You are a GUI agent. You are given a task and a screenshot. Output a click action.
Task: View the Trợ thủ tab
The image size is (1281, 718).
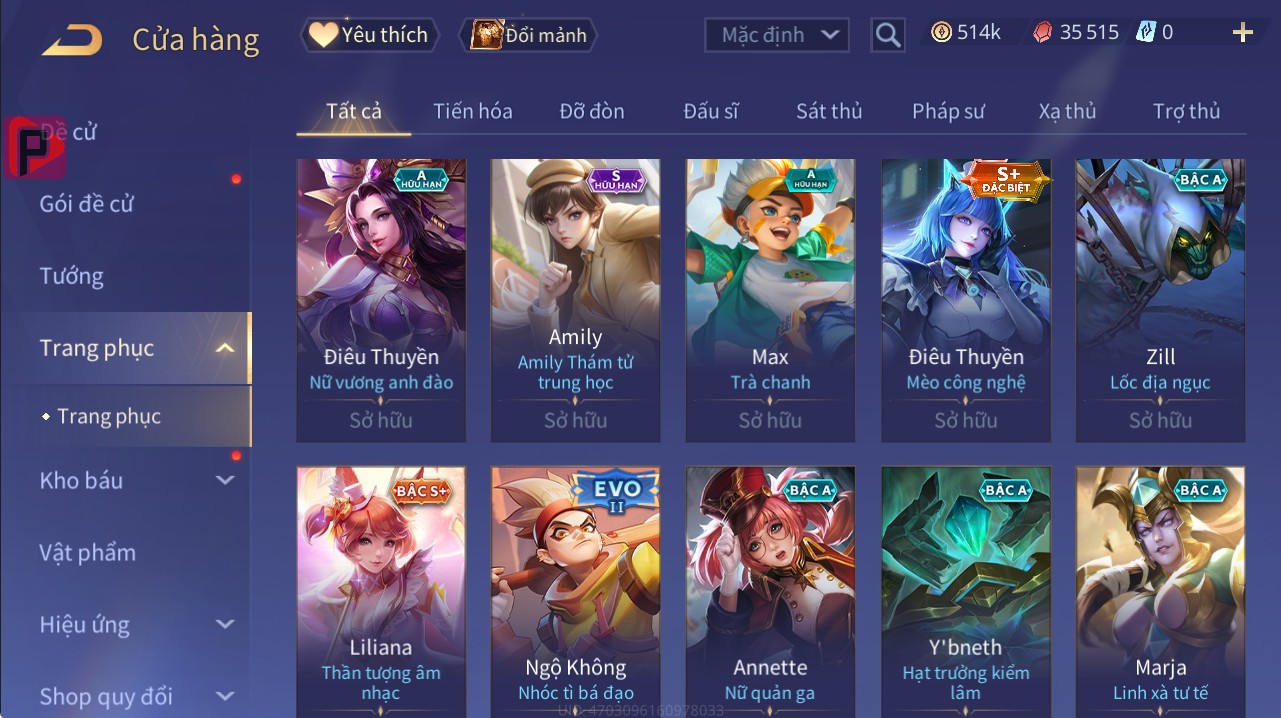click(1186, 111)
